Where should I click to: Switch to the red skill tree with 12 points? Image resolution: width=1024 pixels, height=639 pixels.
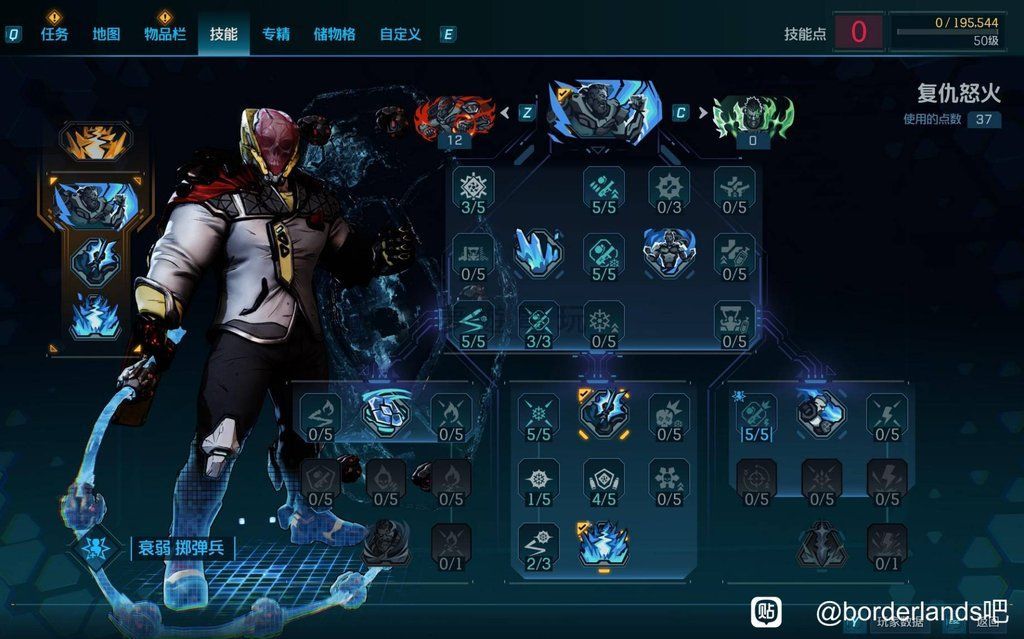coord(455,116)
